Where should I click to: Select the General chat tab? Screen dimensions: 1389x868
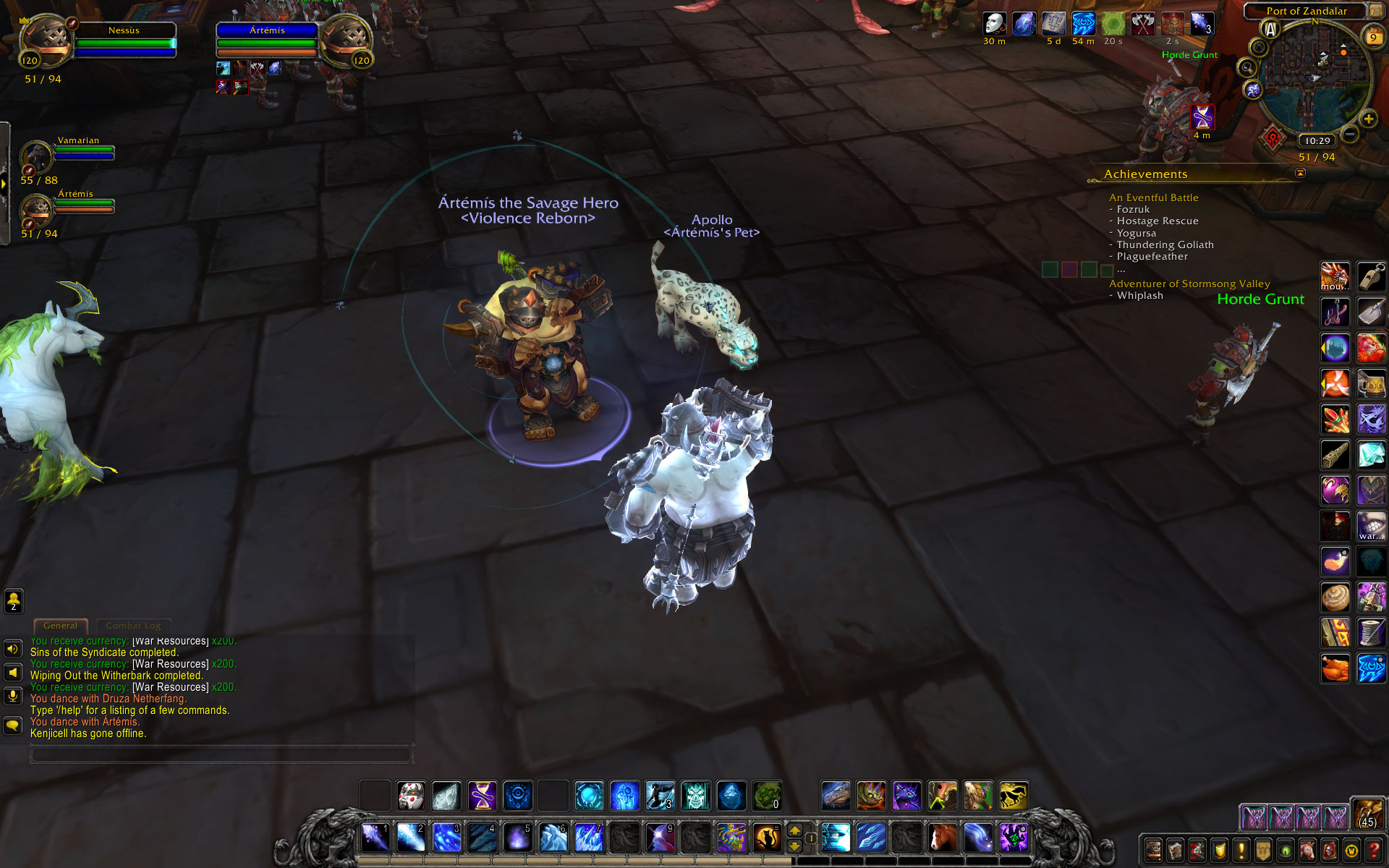(60, 626)
